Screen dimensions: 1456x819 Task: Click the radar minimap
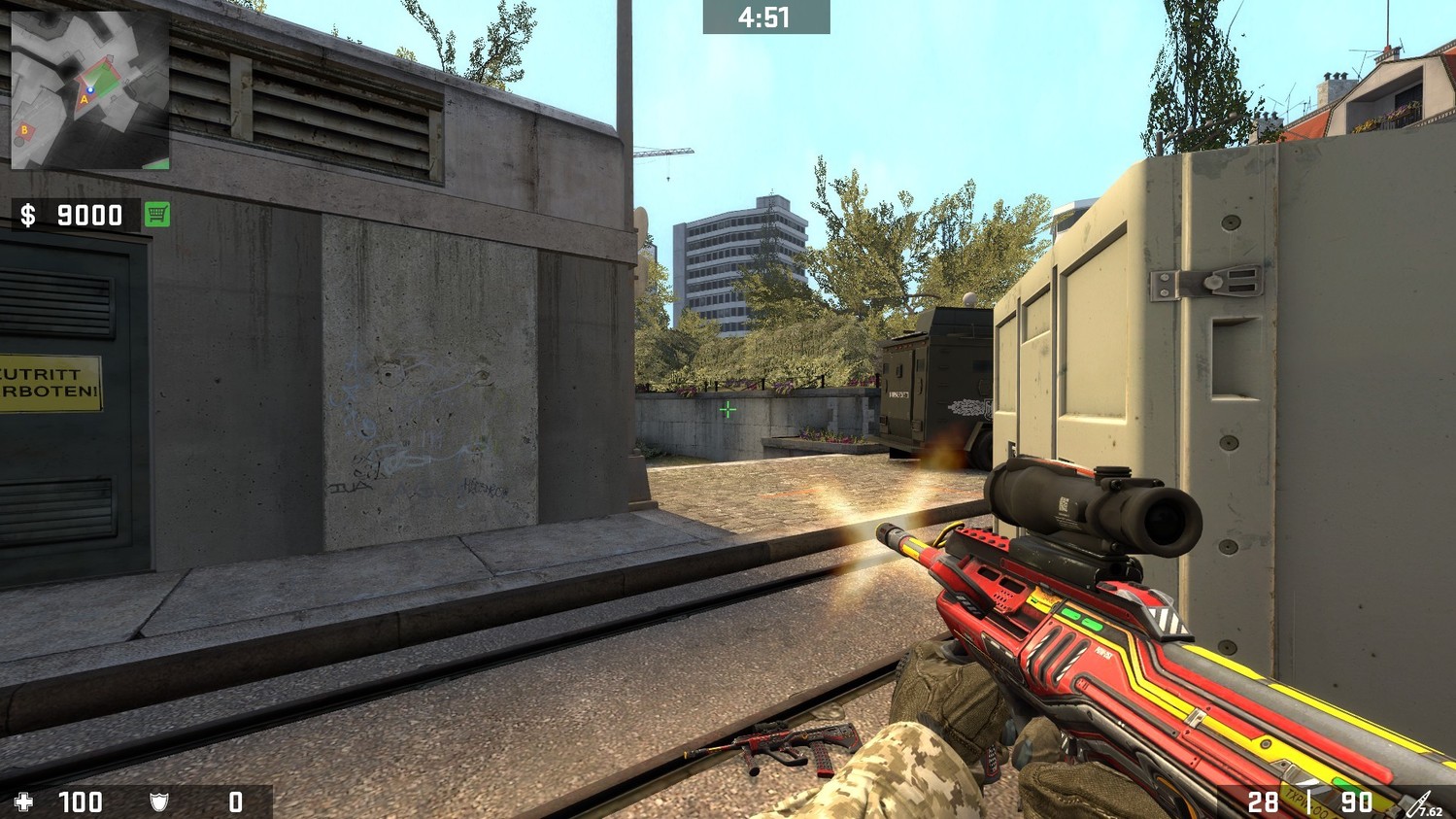pos(89,89)
